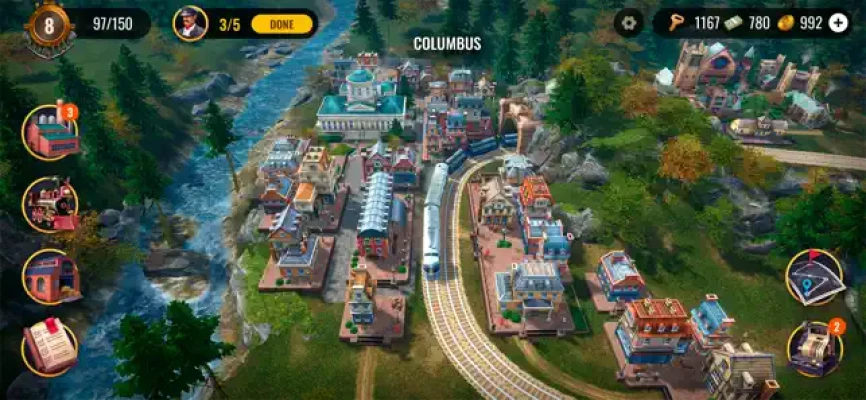866x400 pixels.
Task: Open the map with the pin icon
Action: [814, 277]
